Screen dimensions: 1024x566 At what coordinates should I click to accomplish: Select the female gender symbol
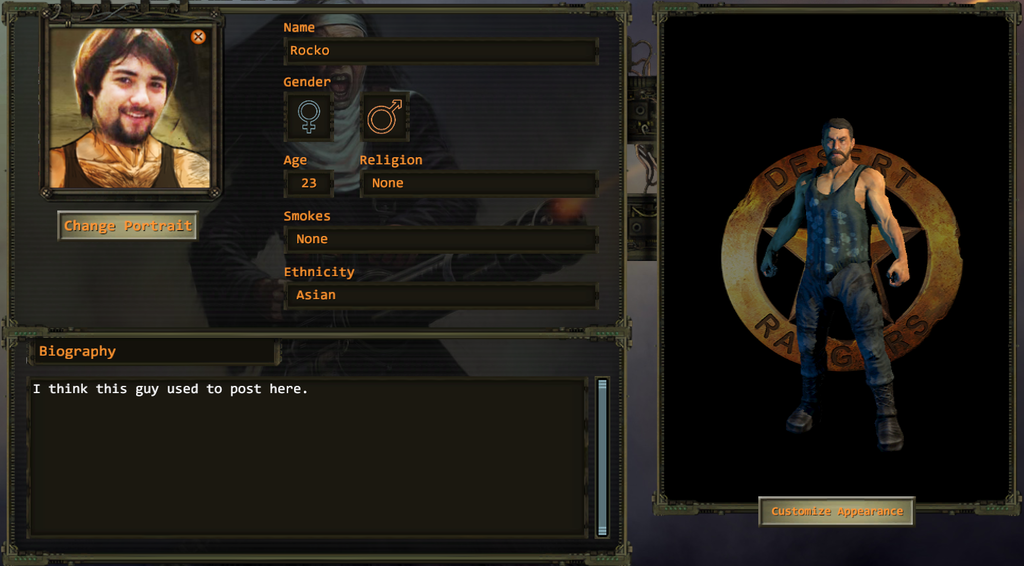tap(309, 117)
